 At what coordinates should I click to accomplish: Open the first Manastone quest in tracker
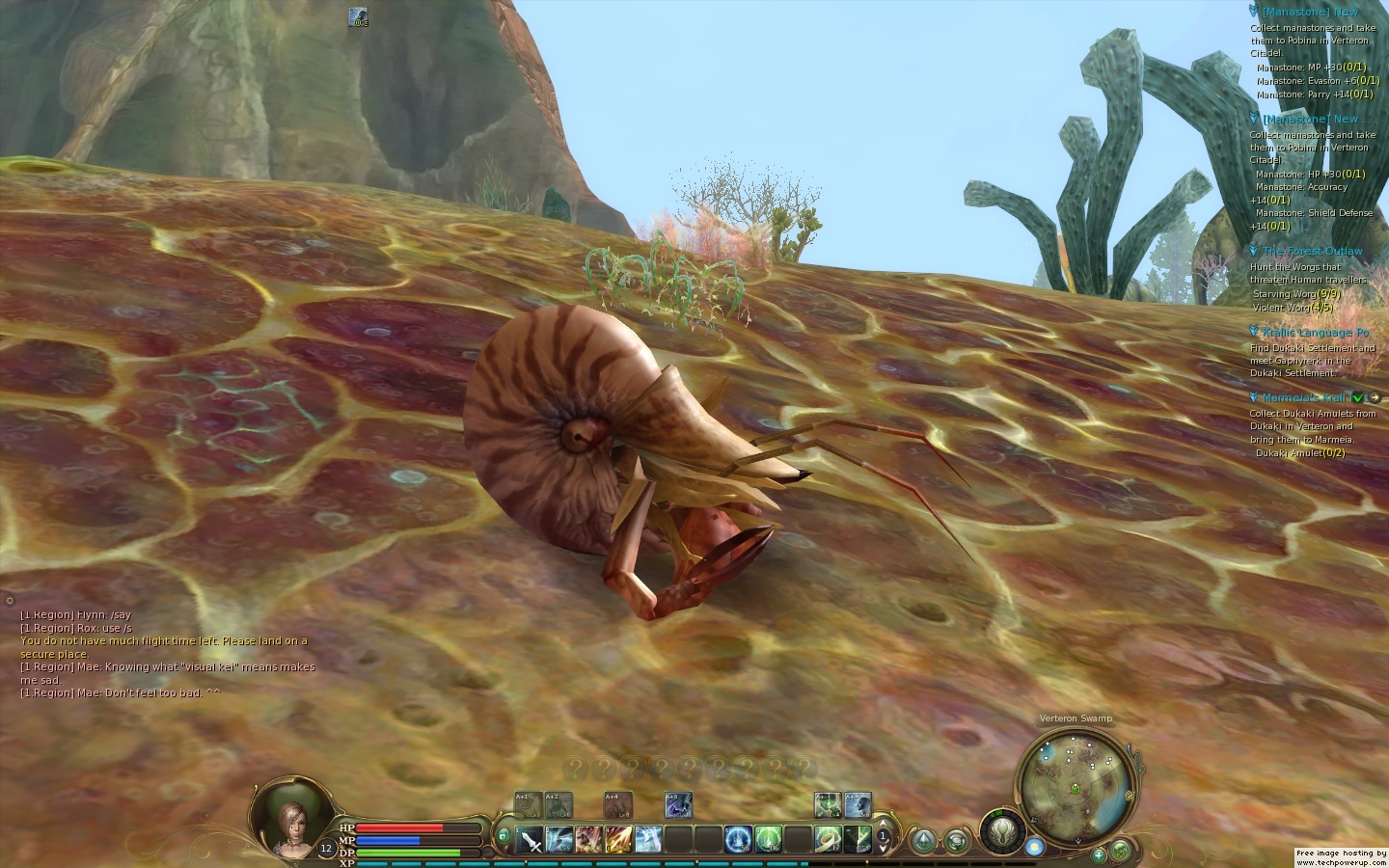coord(1309,13)
